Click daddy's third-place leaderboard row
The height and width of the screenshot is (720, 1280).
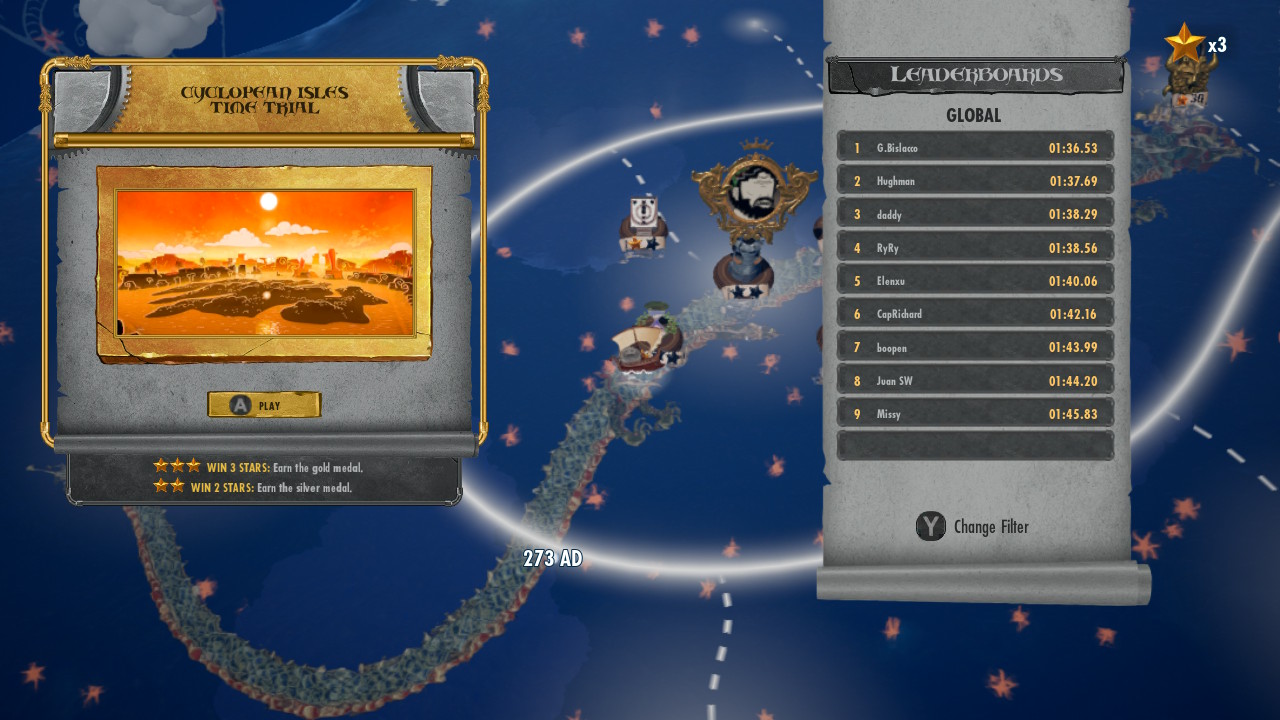pos(975,214)
